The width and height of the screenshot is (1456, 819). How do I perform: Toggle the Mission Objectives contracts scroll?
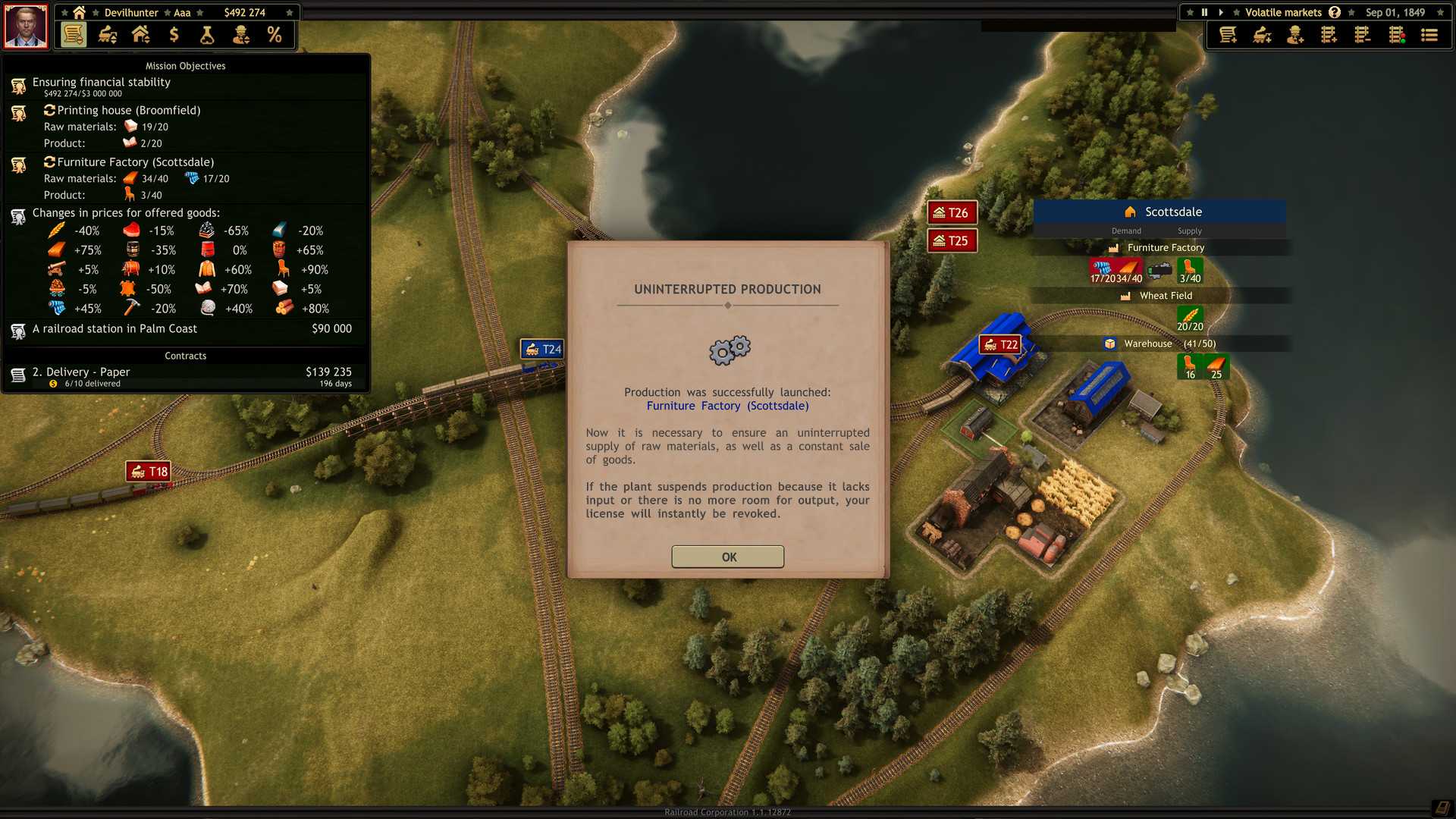[x=72, y=35]
